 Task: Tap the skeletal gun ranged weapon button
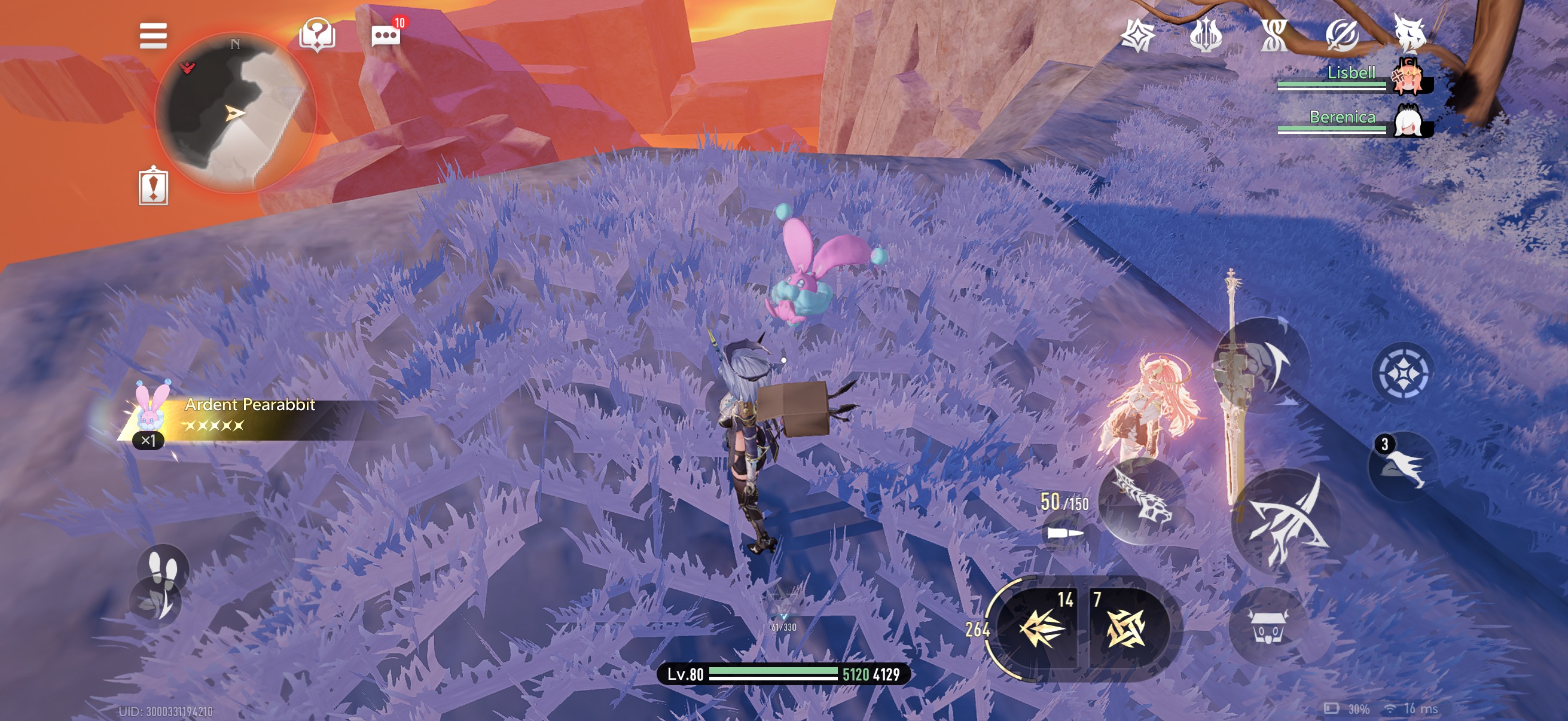(1143, 500)
